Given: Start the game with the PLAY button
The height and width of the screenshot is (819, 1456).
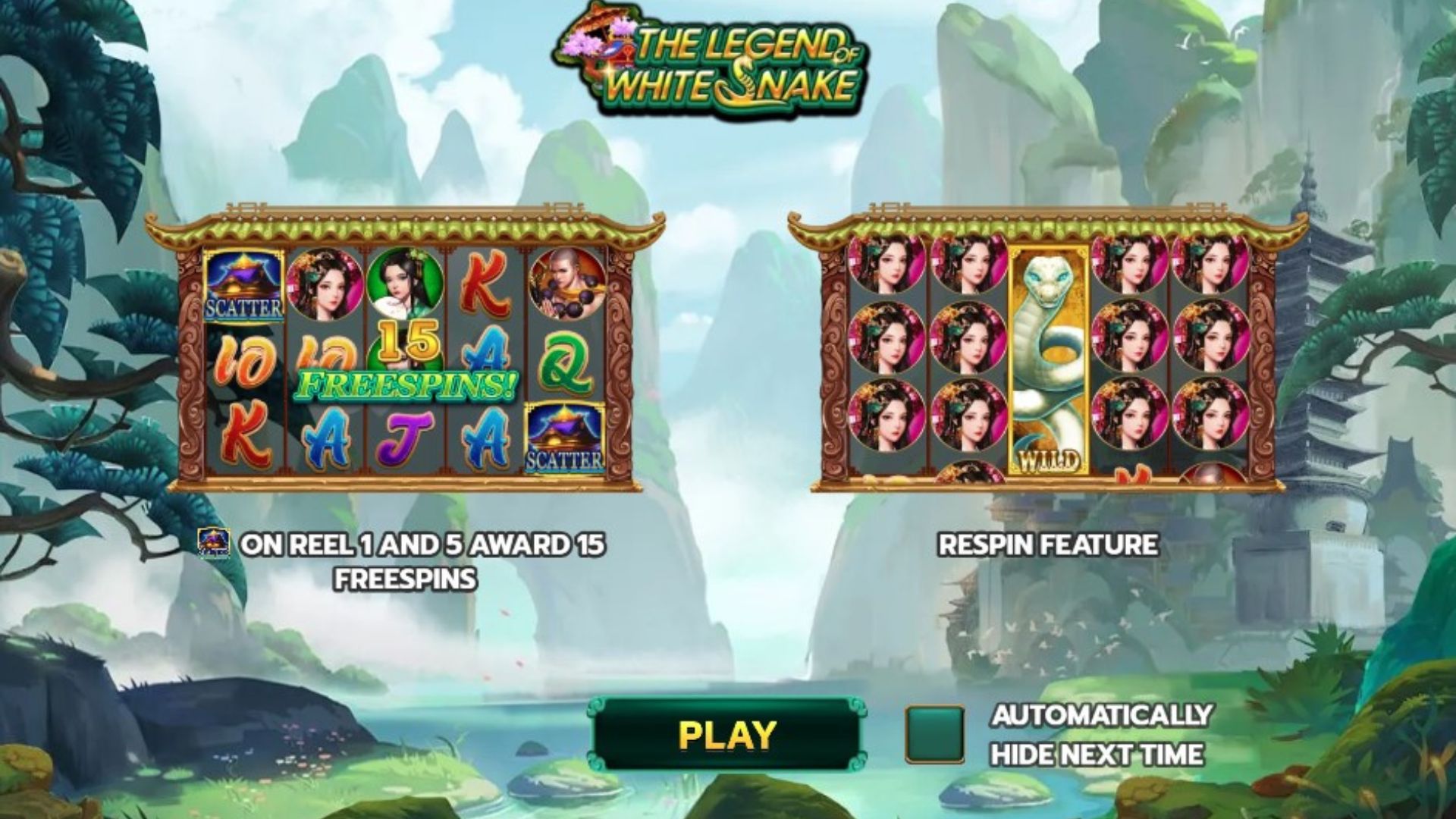Looking at the screenshot, I should point(726,734).
